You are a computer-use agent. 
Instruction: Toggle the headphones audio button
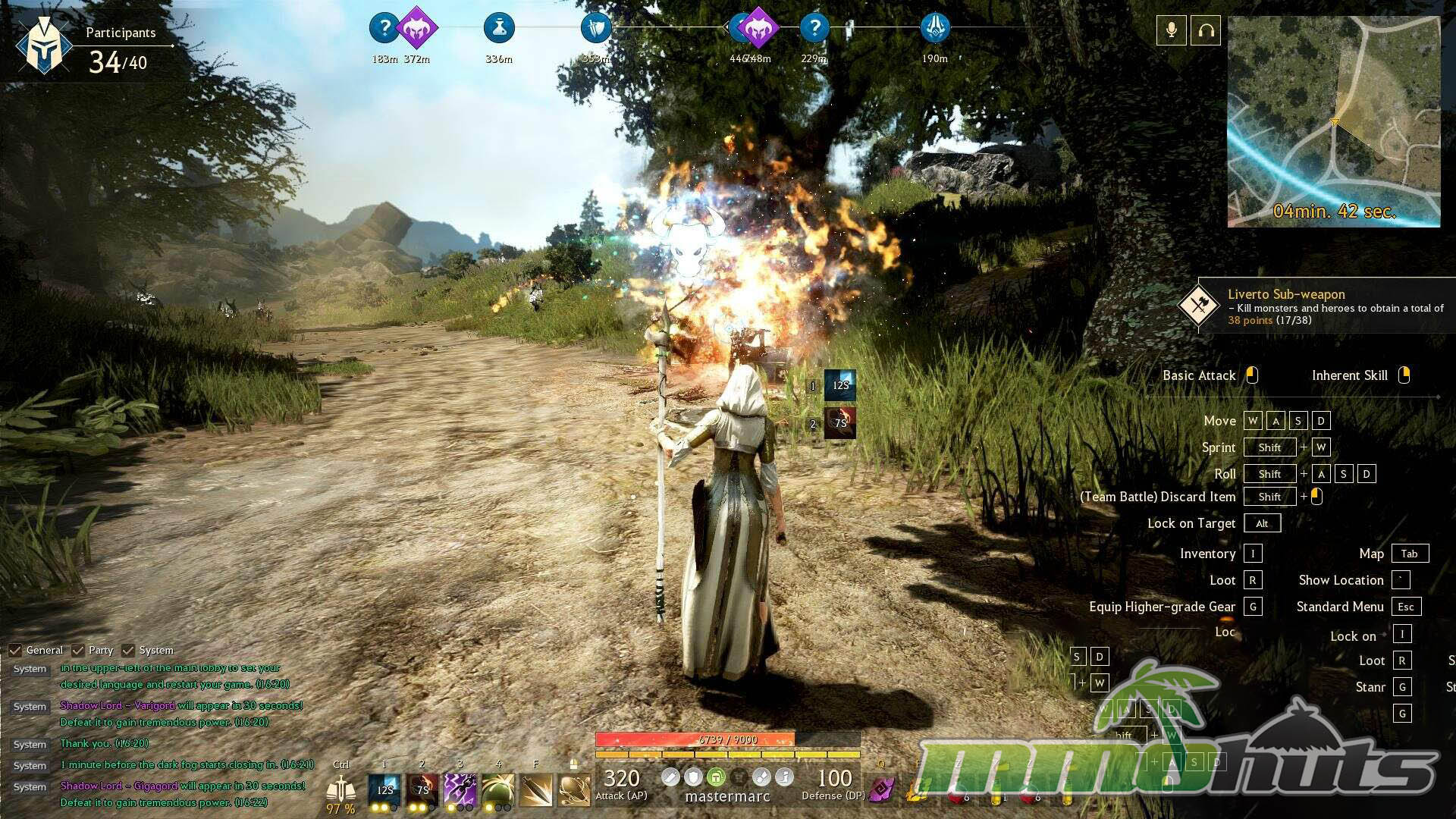coord(1206,30)
